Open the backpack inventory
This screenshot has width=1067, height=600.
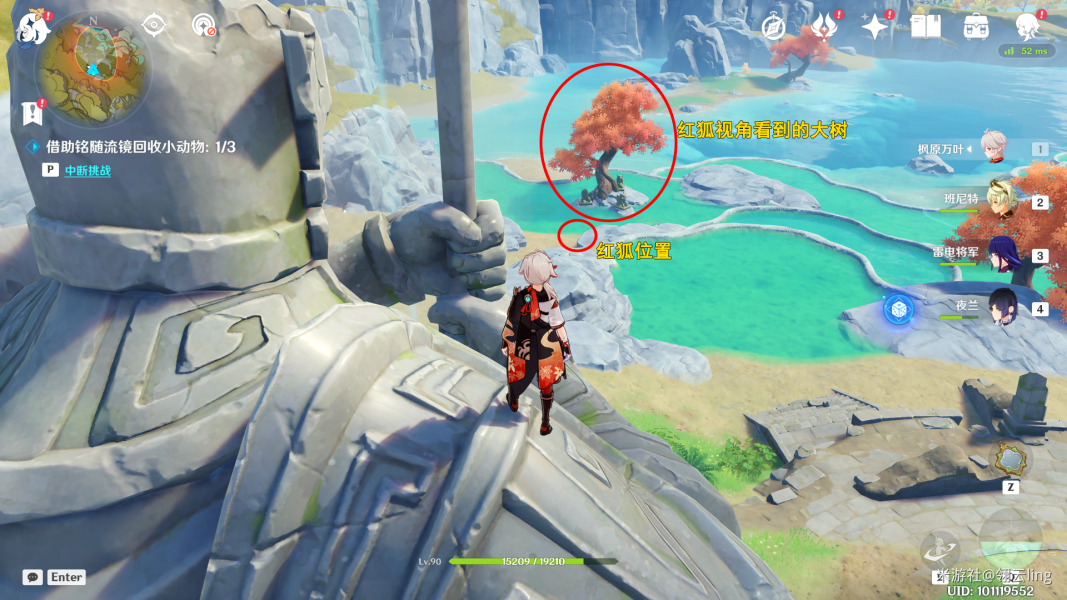tap(976, 27)
